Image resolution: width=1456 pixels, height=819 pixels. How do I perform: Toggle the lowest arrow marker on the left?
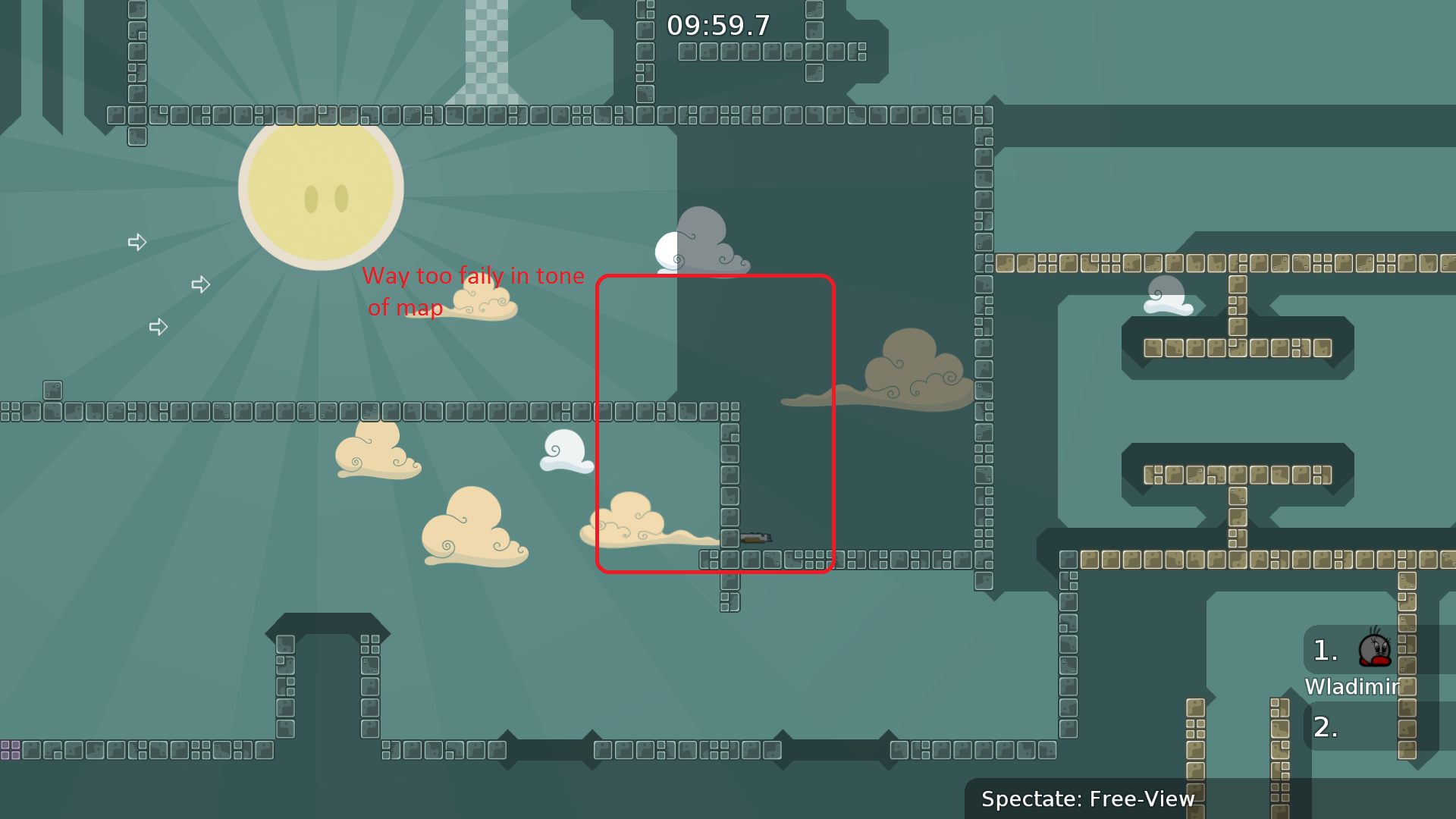[x=158, y=327]
